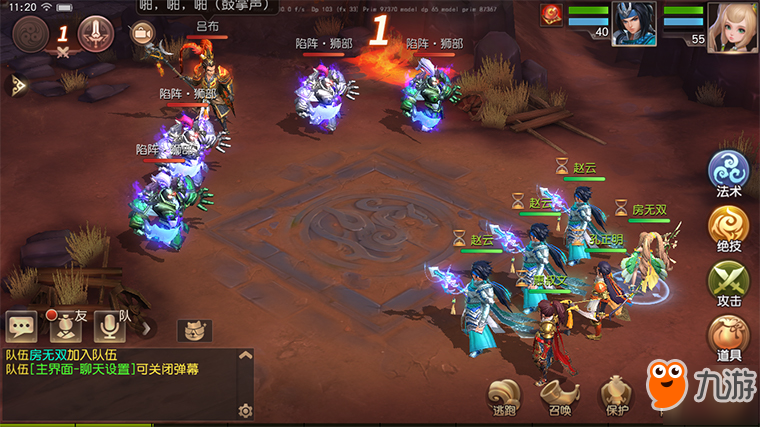Select the dark-haired warrior portrait

click(x=634, y=24)
